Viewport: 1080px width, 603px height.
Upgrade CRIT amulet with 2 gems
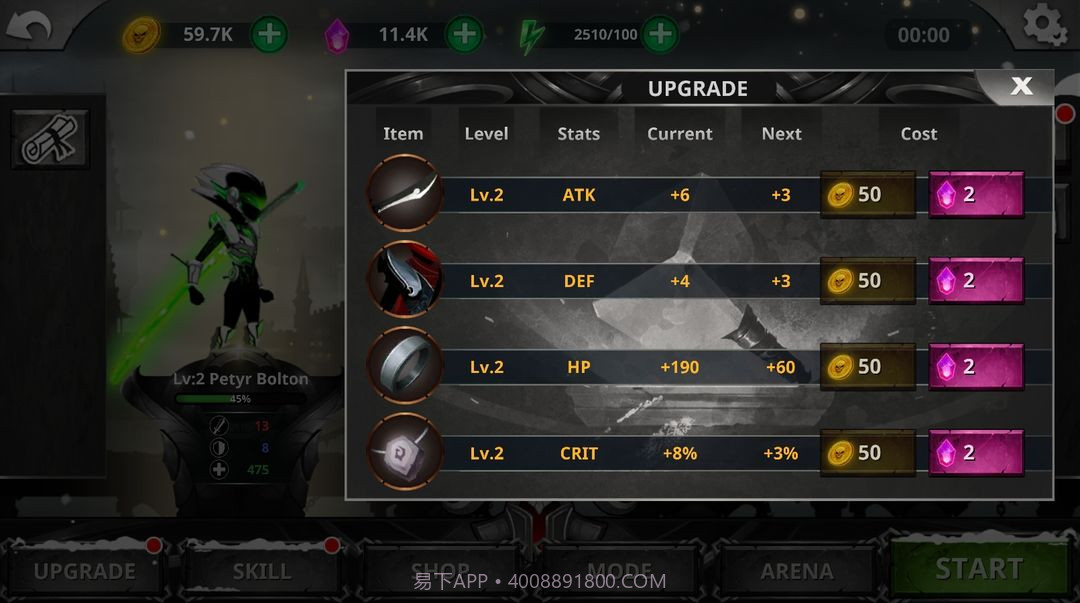tap(976, 453)
